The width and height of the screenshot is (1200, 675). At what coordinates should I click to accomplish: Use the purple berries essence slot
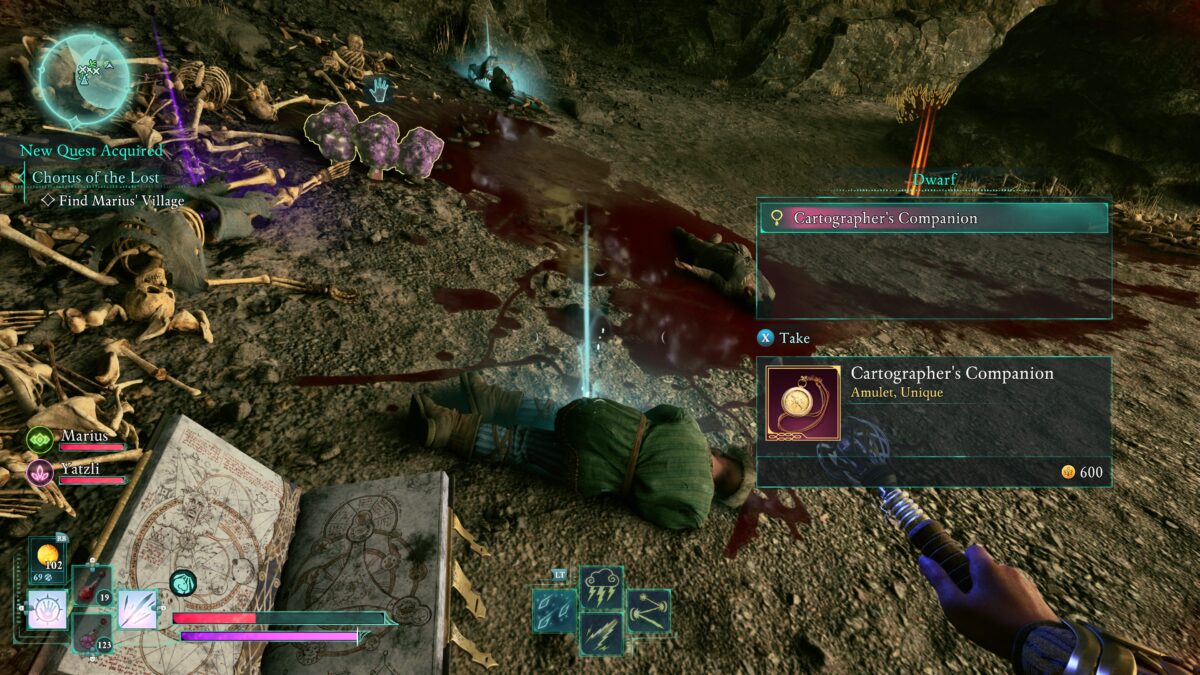pyautogui.click(x=91, y=632)
